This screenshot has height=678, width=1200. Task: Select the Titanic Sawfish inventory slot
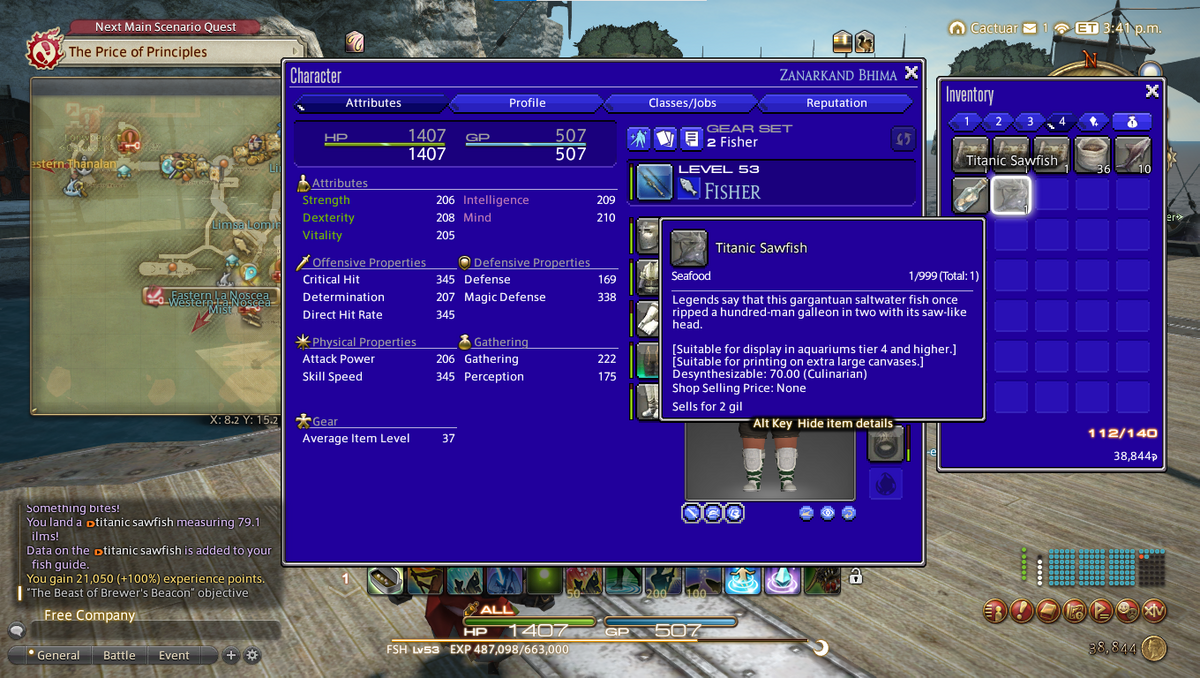(x=1010, y=195)
